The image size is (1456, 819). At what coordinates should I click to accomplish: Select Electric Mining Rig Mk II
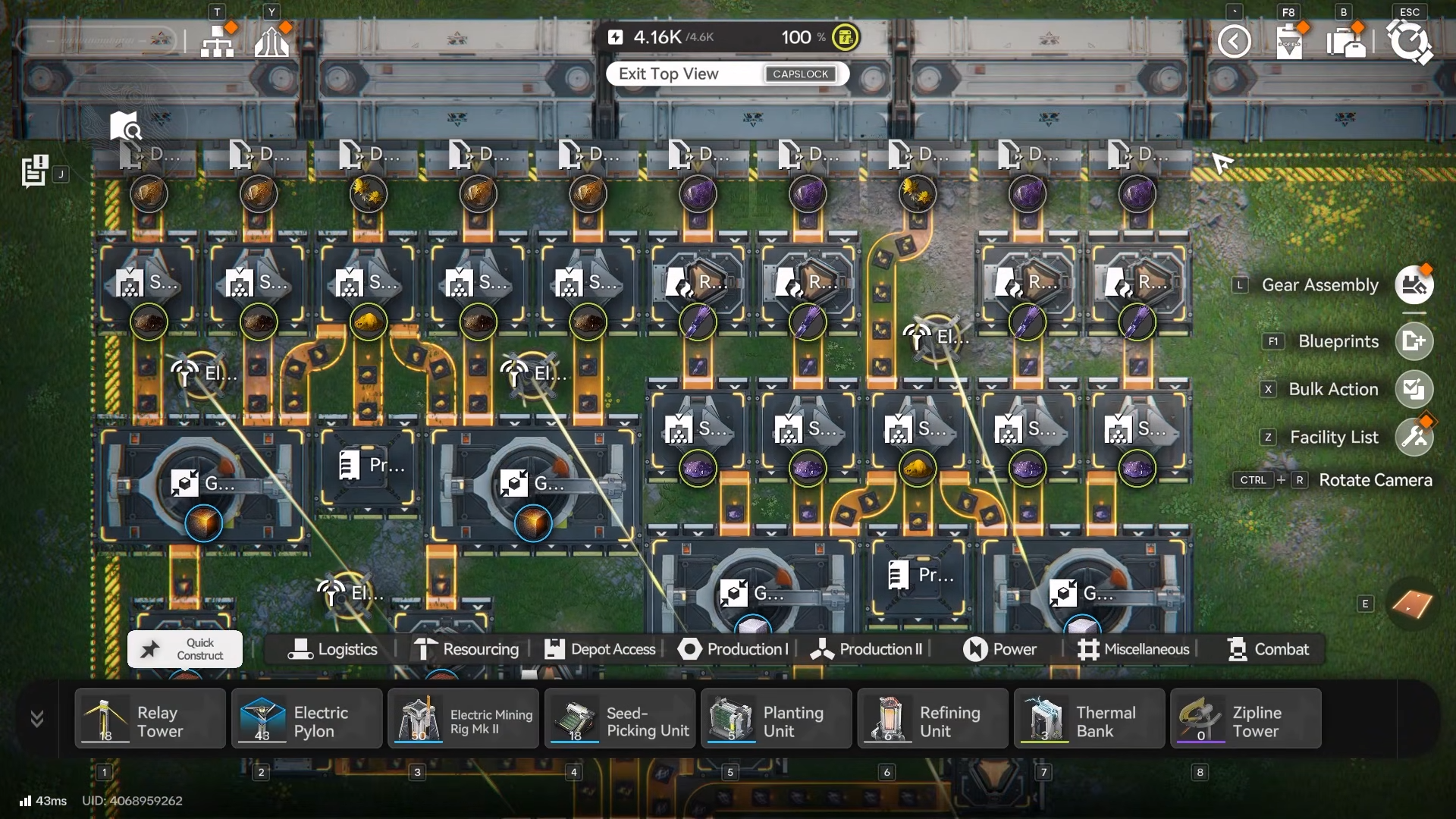[463, 719]
